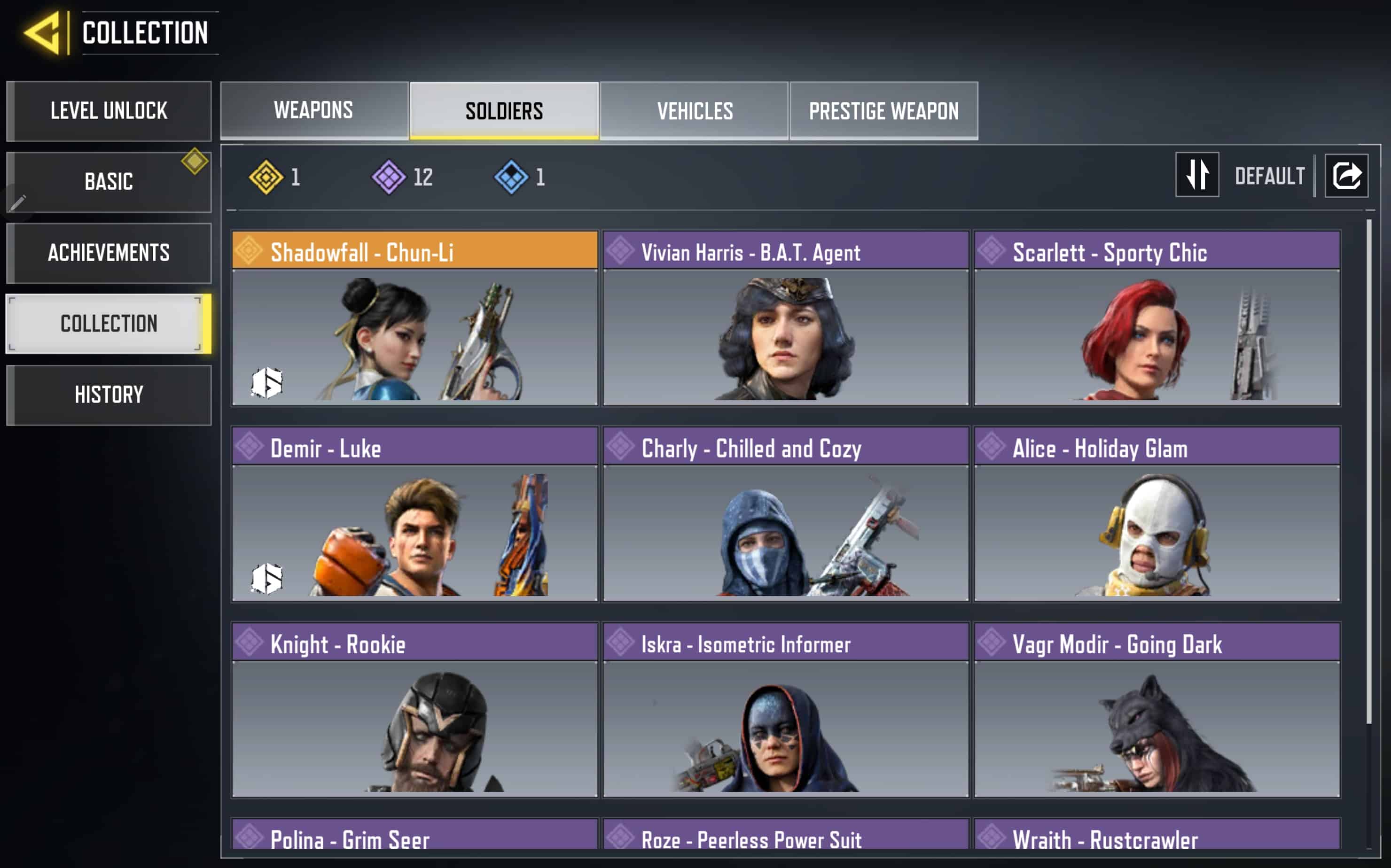Show the History section
The width and height of the screenshot is (1391, 868).
tap(109, 395)
